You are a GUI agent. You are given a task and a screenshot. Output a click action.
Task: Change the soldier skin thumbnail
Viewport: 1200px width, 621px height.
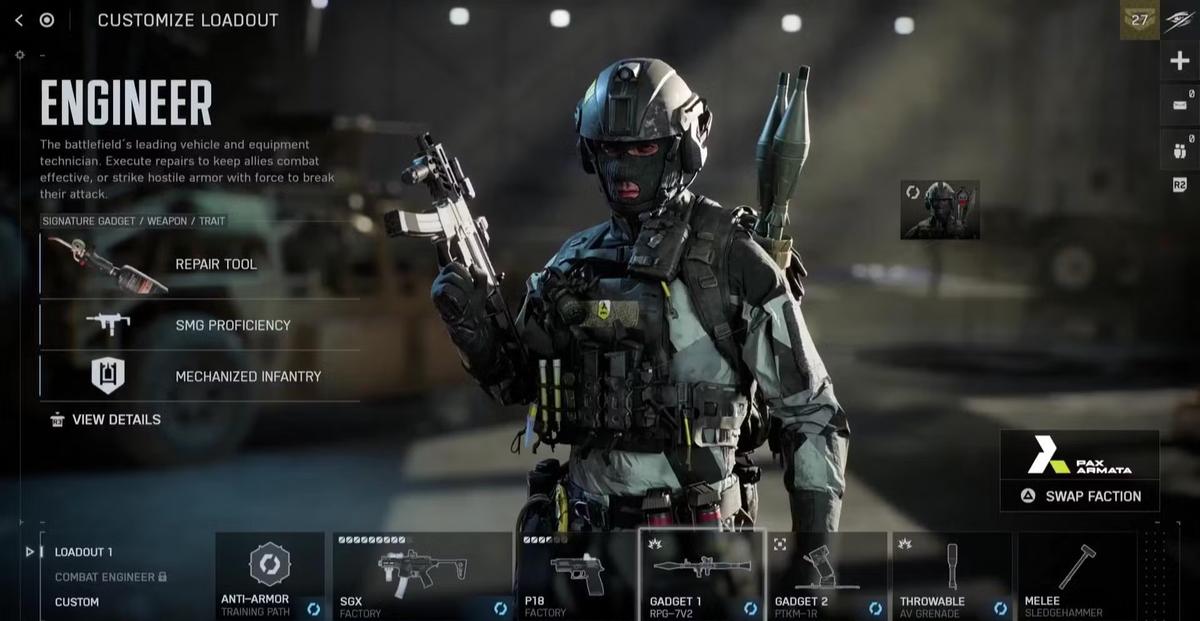click(x=939, y=210)
